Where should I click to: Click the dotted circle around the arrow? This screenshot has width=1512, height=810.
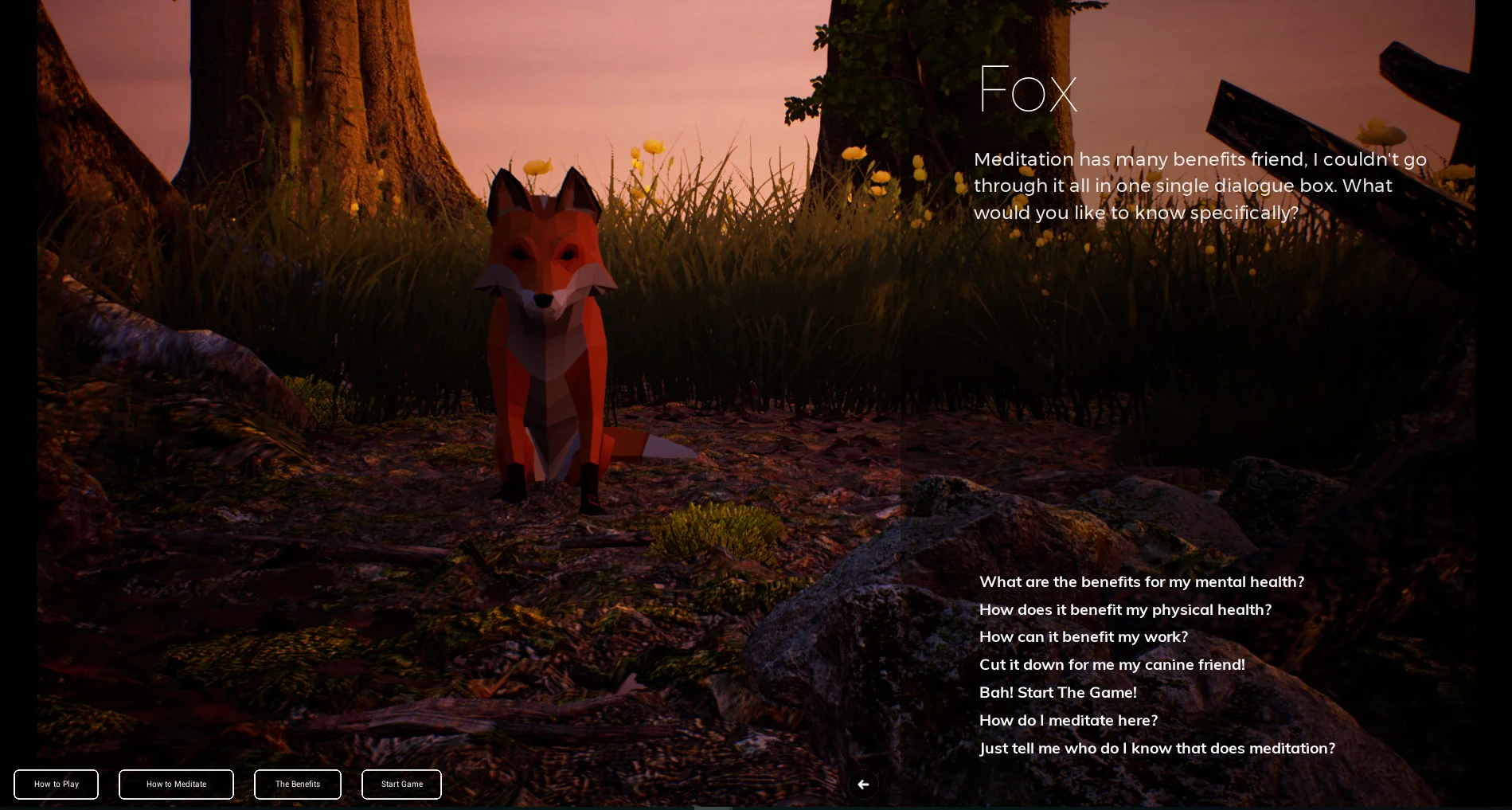863,785
